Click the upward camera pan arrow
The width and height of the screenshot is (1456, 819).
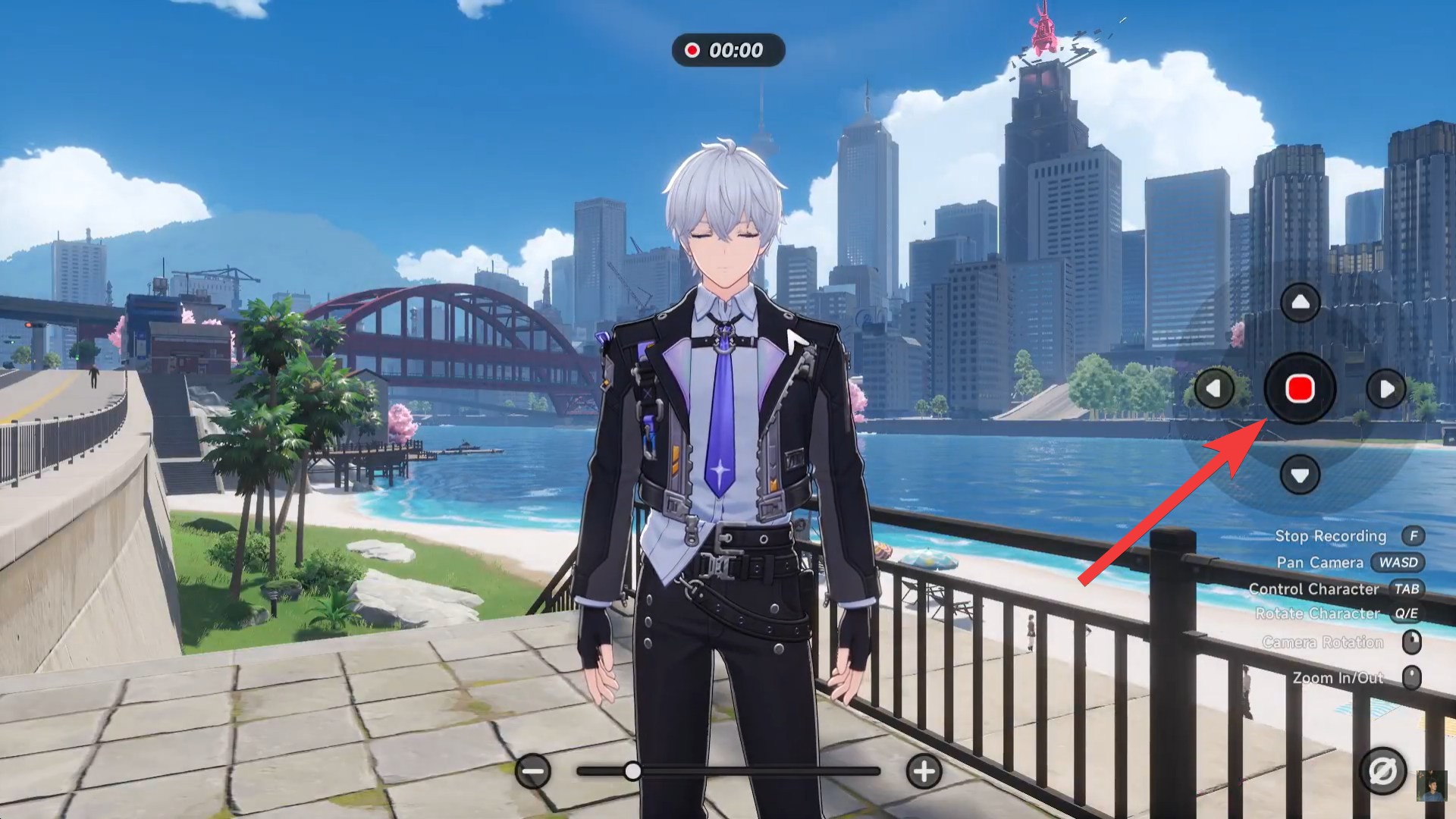click(1298, 301)
